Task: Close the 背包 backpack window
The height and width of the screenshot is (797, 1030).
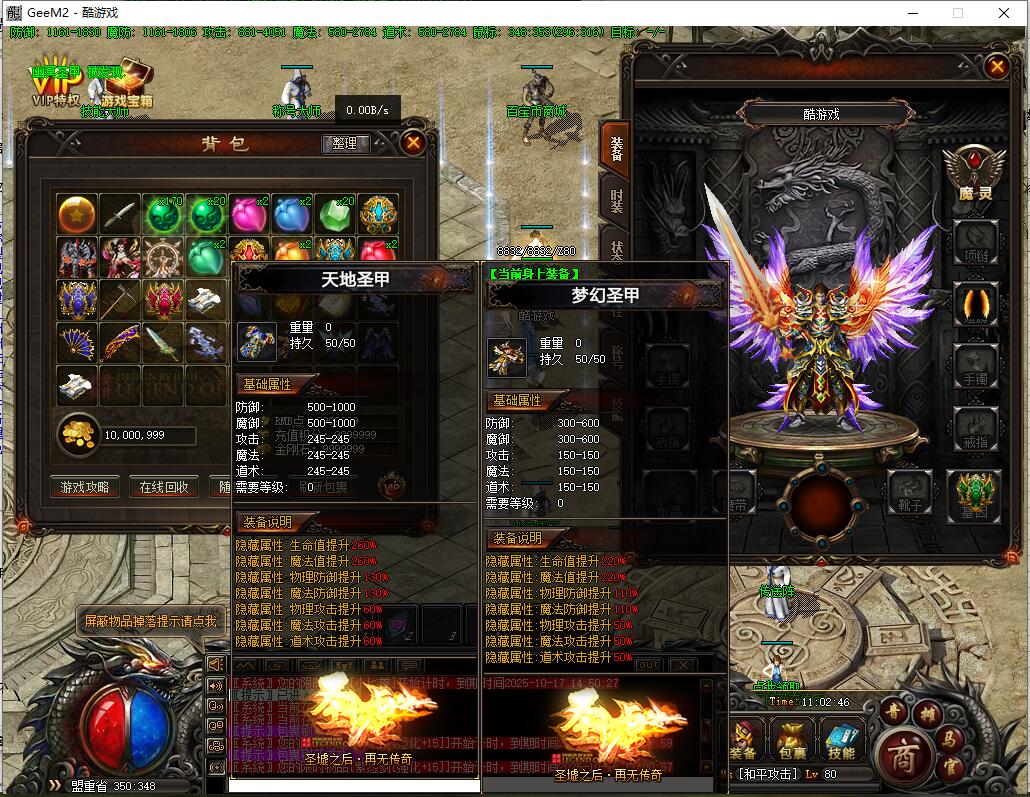Action: [x=413, y=143]
